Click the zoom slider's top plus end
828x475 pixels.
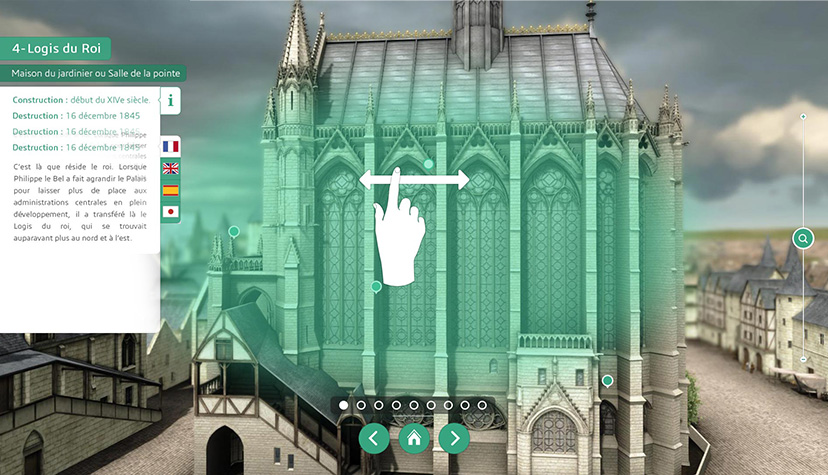point(802,117)
